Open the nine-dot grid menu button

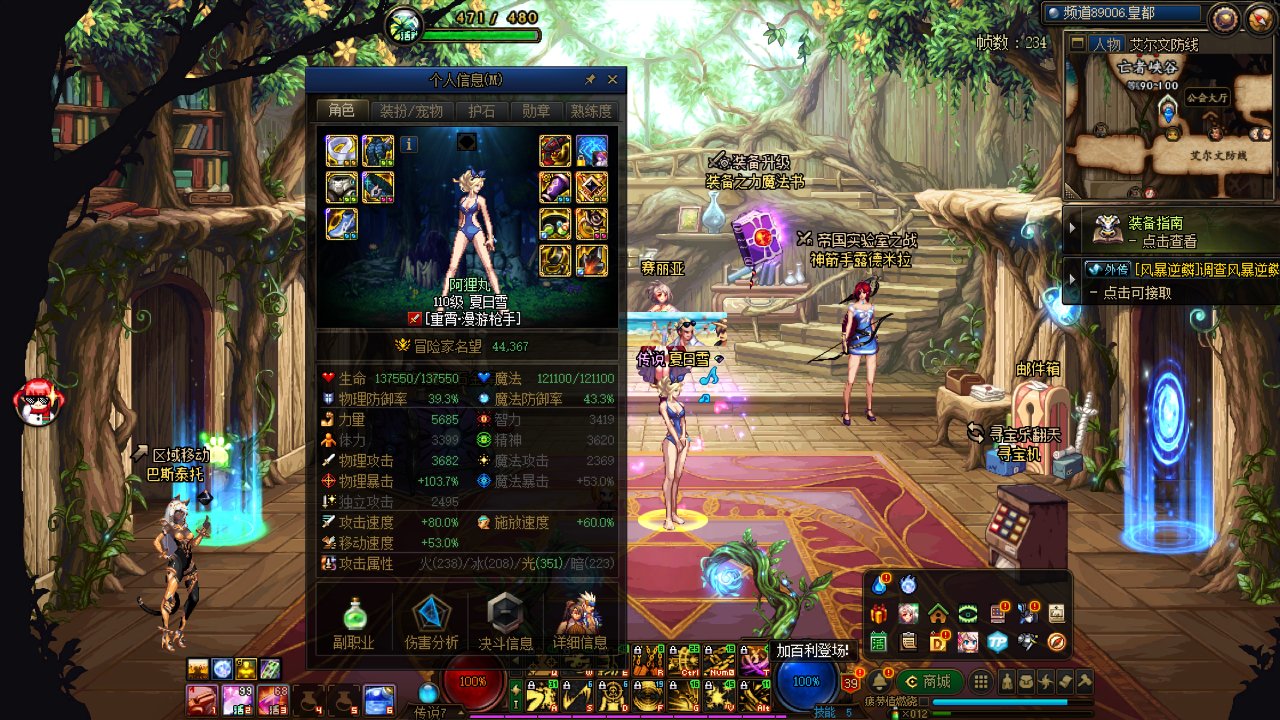[x=982, y=682]
